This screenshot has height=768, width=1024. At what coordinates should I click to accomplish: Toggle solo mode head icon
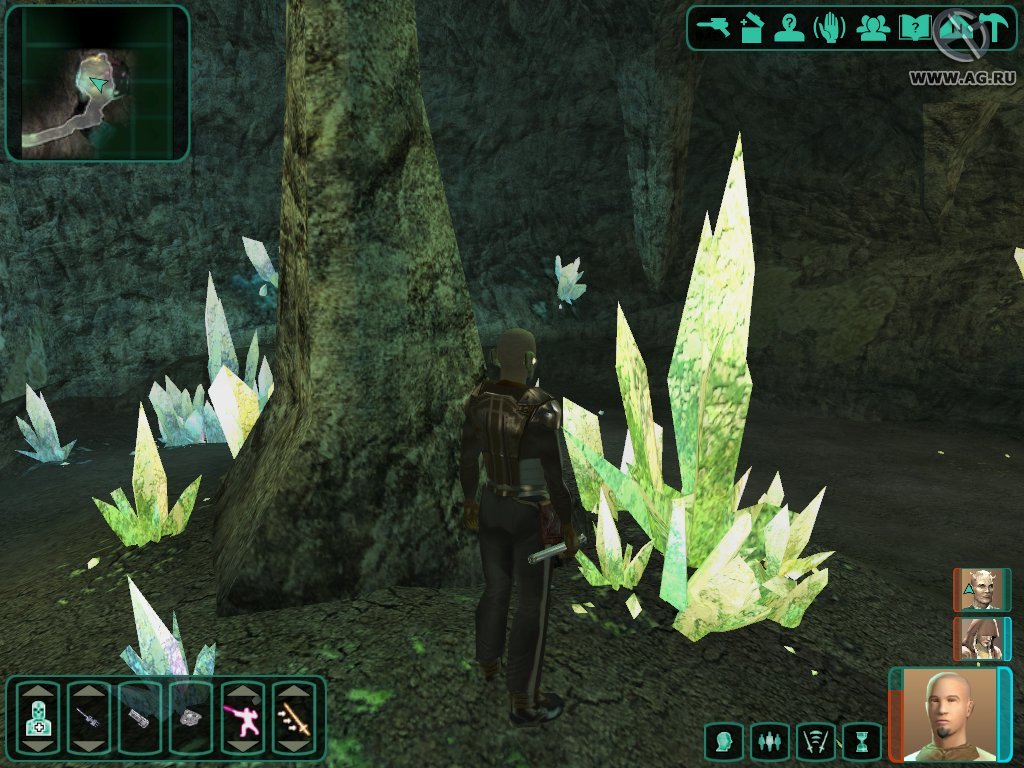725,742
